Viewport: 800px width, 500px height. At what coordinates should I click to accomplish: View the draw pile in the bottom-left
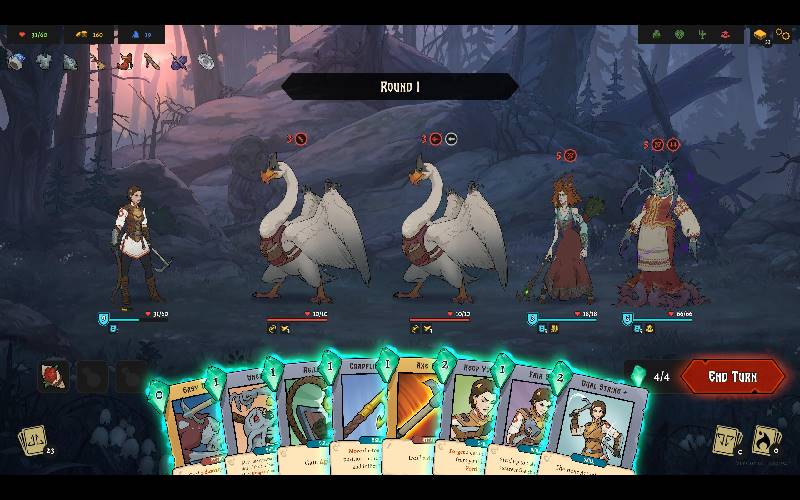point(31,440)
